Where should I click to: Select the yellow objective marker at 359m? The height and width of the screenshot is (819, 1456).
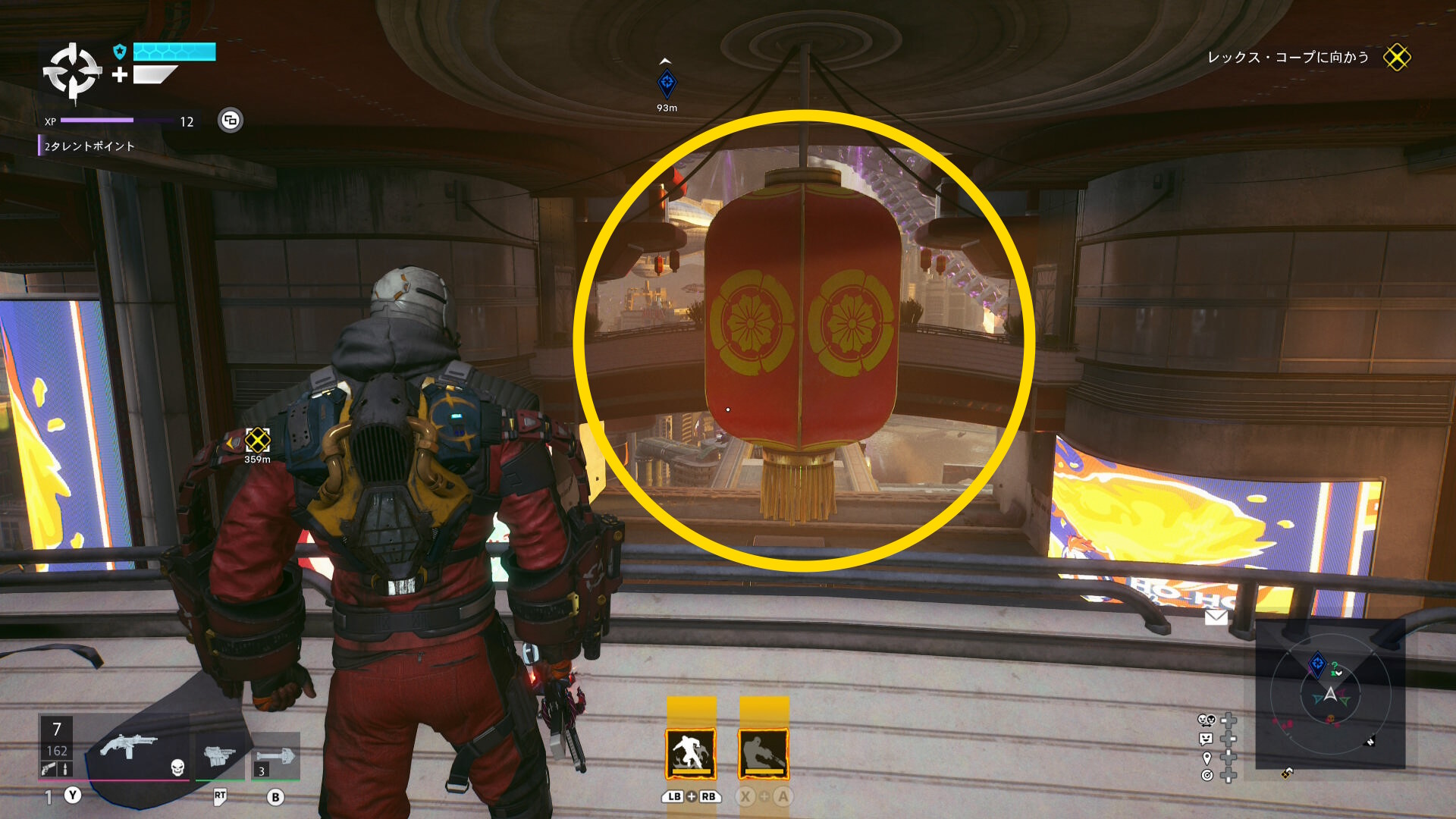(257, 440)
